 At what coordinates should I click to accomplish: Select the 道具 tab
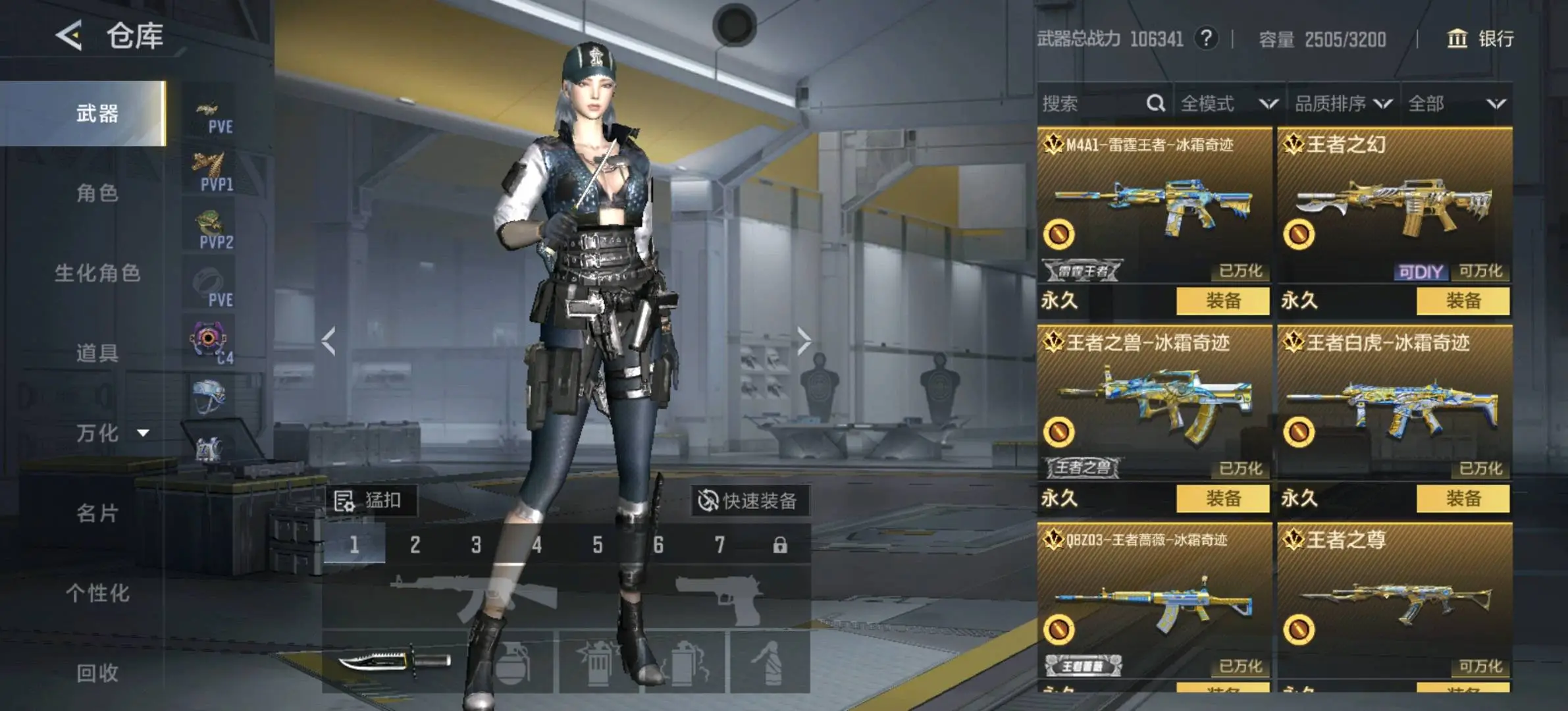[x=97, y=354]
